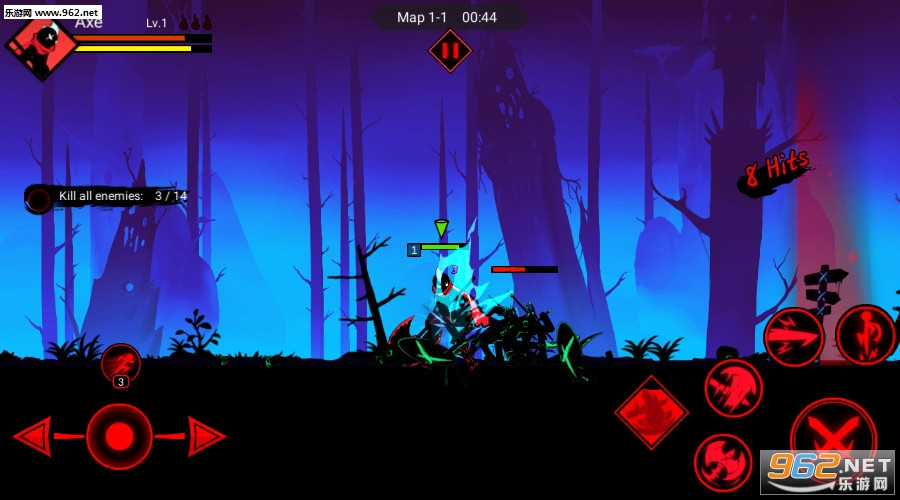Activate the dash sprint skill
Viewport: 900px width, 500px height.
pos(121,363)
